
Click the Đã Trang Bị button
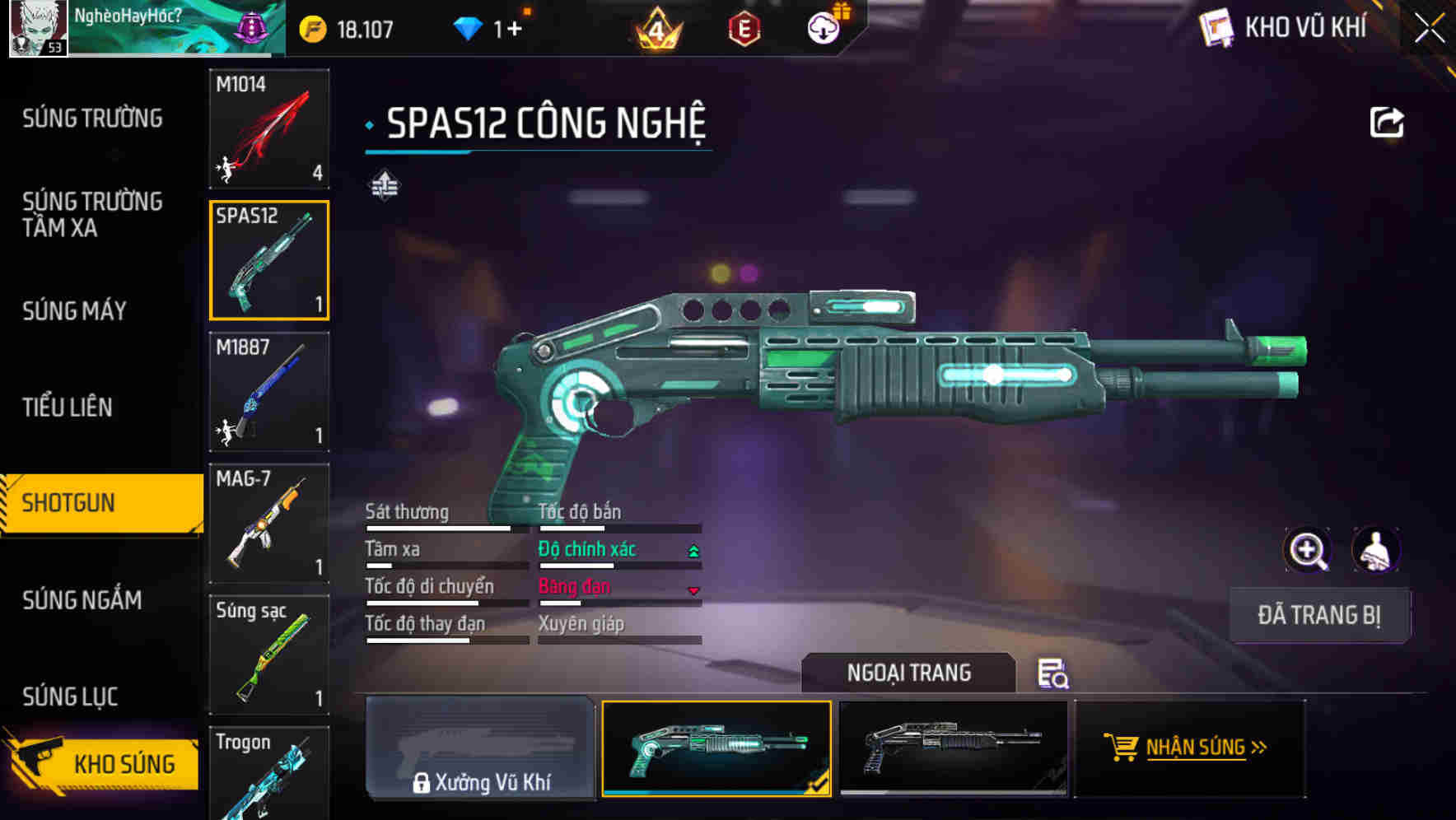(x=1318, y=615)
